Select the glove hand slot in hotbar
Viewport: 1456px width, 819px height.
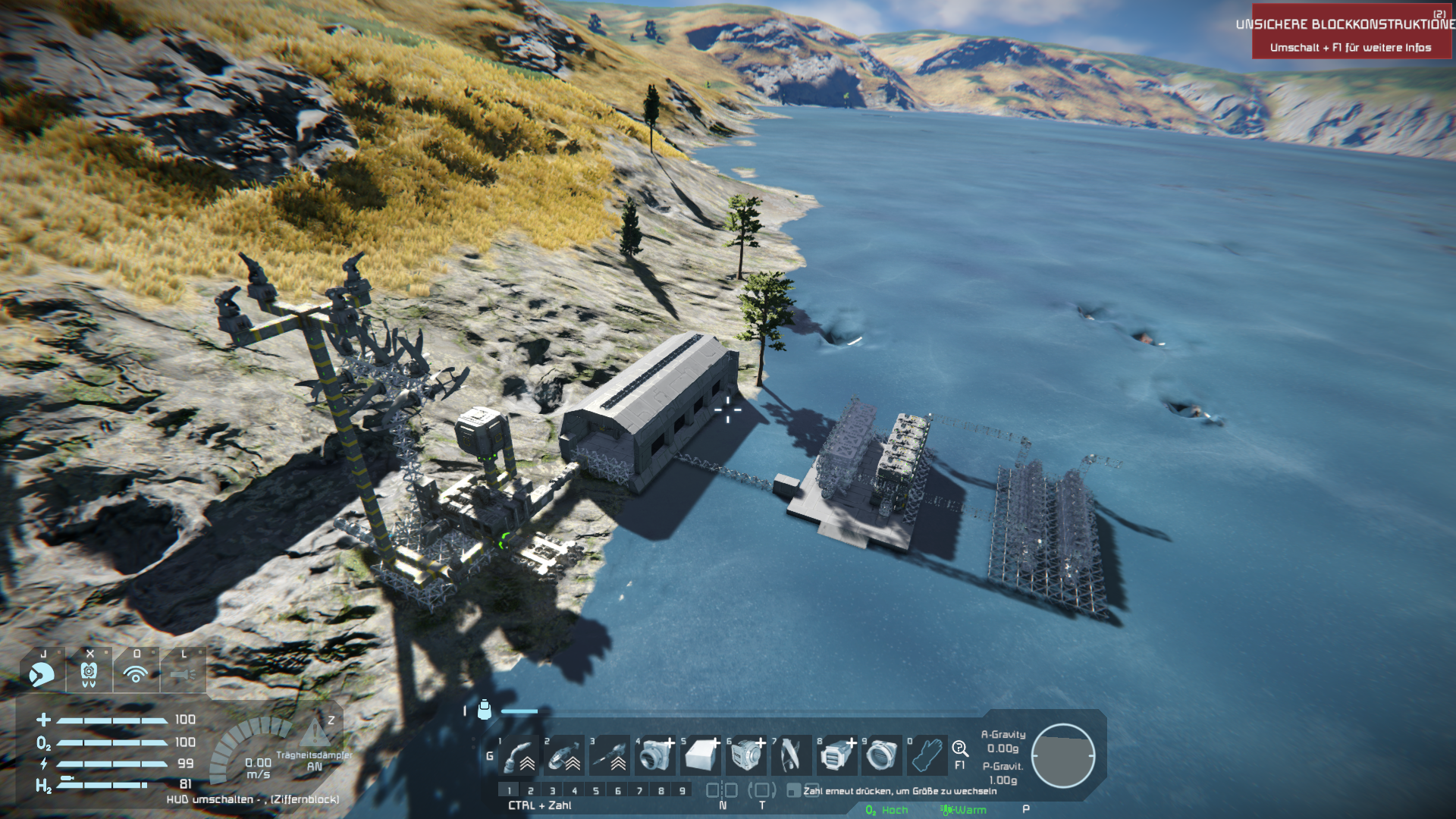pos(927,755)
